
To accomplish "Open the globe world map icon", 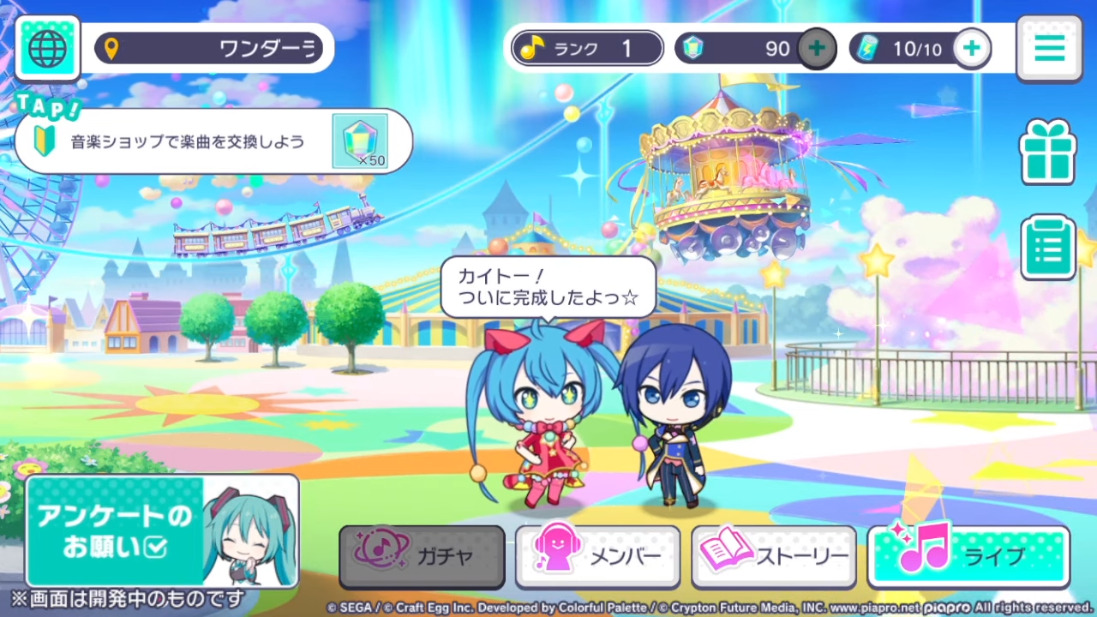I will click(x=47, y=48).
